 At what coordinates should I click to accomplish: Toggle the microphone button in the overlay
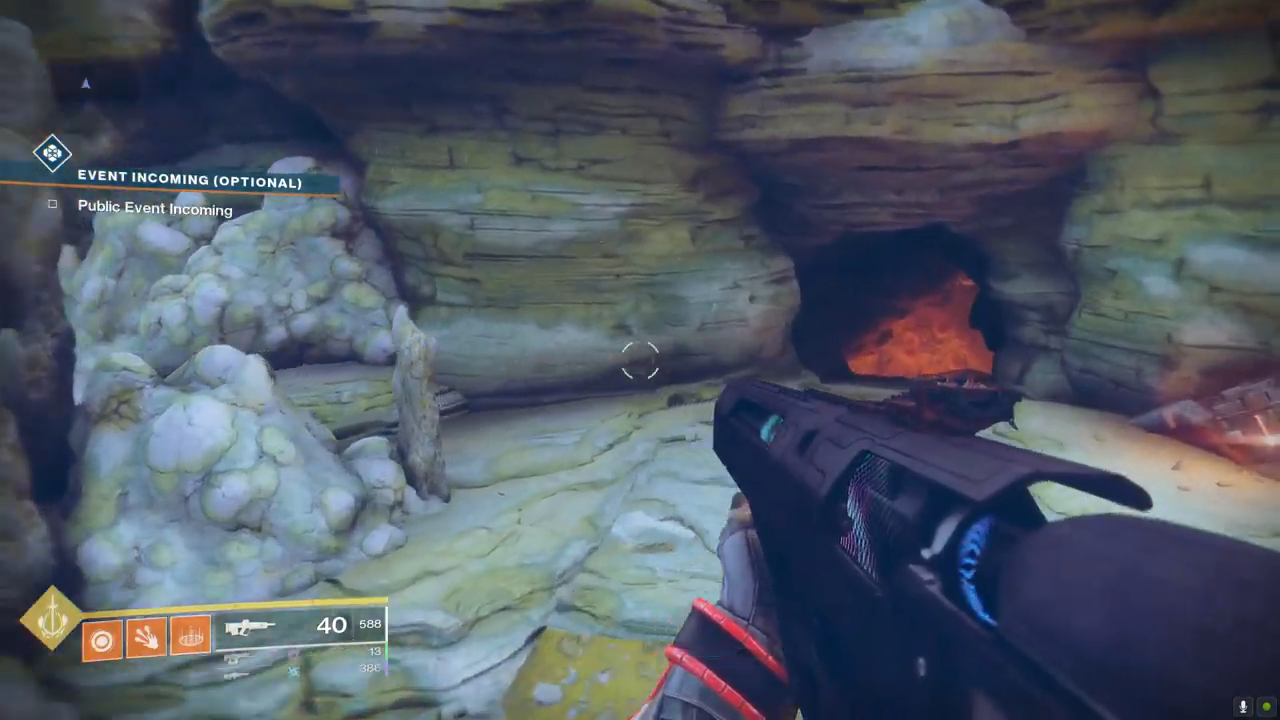click(1244, 706)
